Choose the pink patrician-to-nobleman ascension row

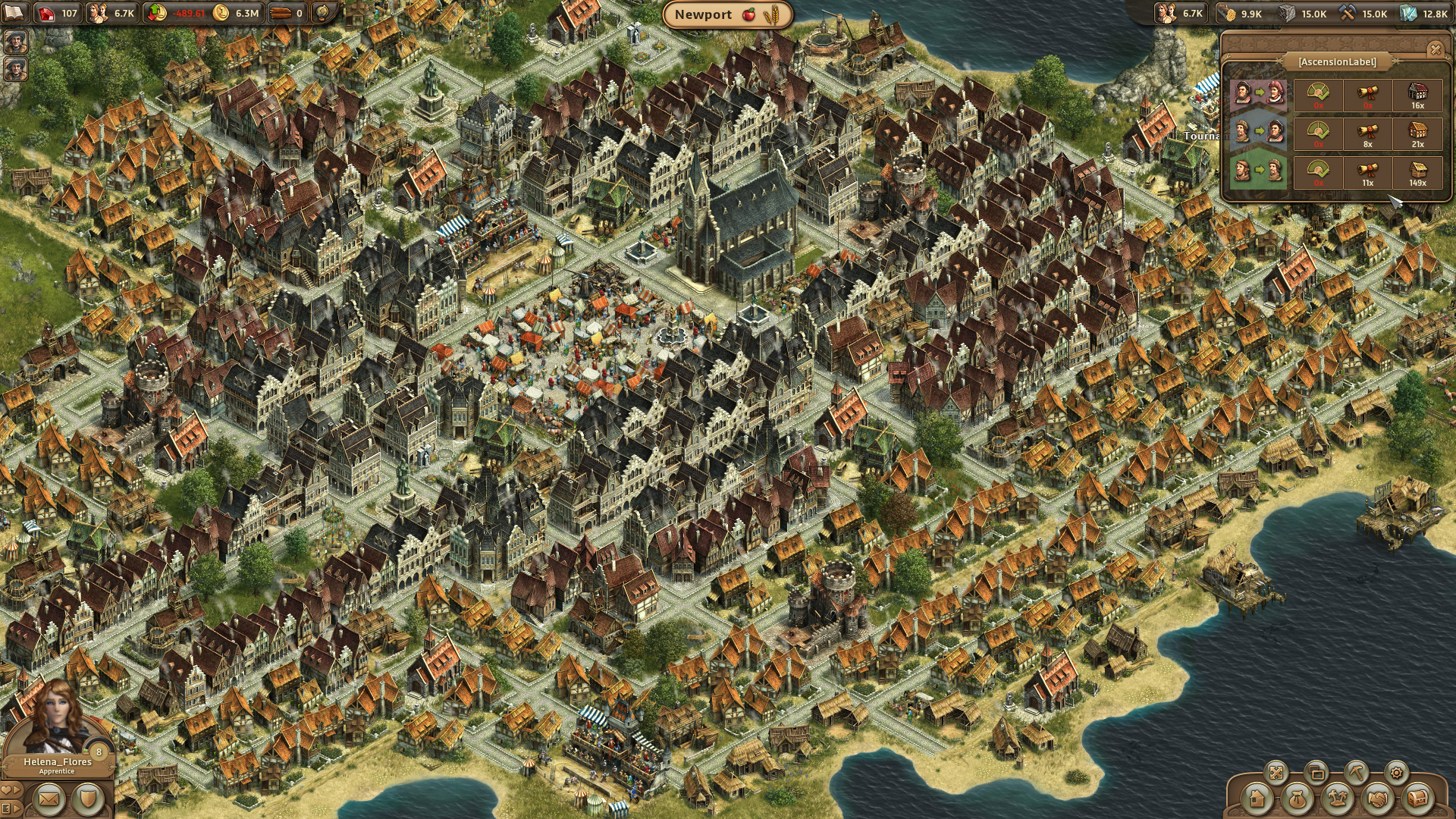tap(1258, 94)
